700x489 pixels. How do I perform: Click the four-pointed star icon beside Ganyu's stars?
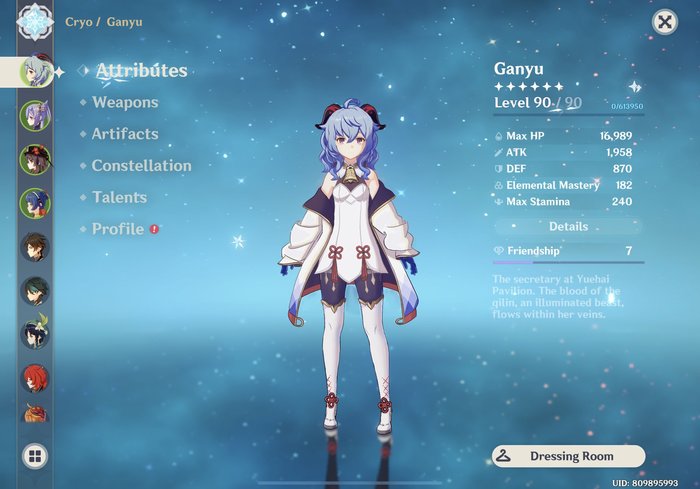coord(634,87)
